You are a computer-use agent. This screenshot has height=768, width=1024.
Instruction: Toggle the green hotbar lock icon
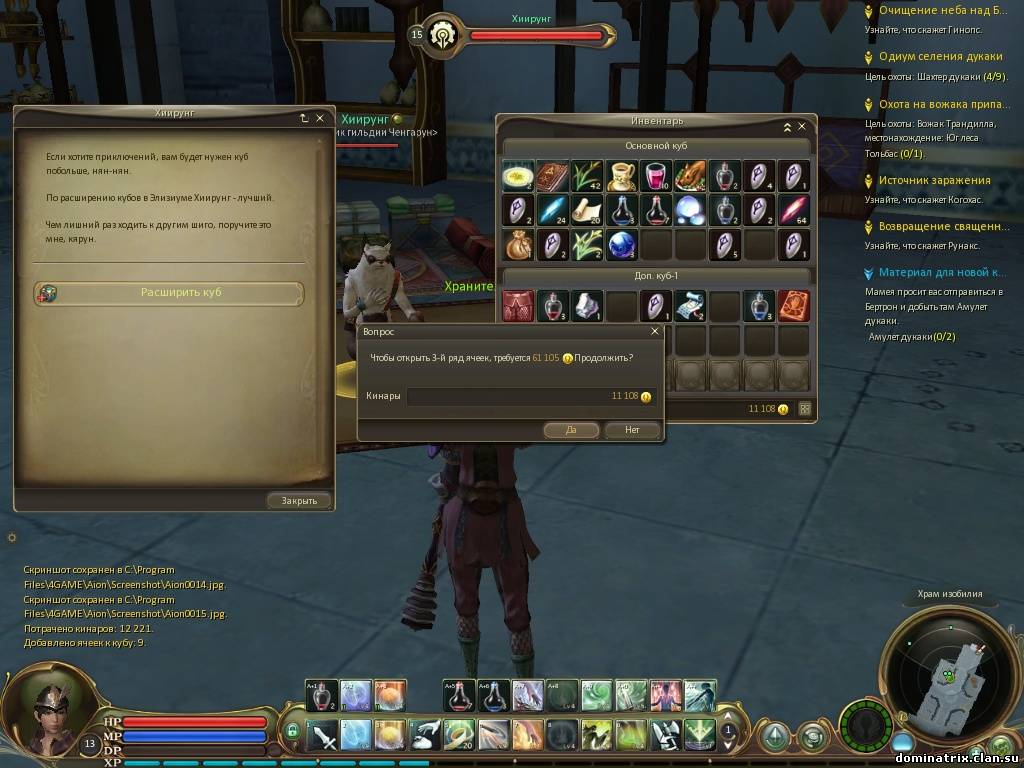pyautogui.click(x=293, y=731)
